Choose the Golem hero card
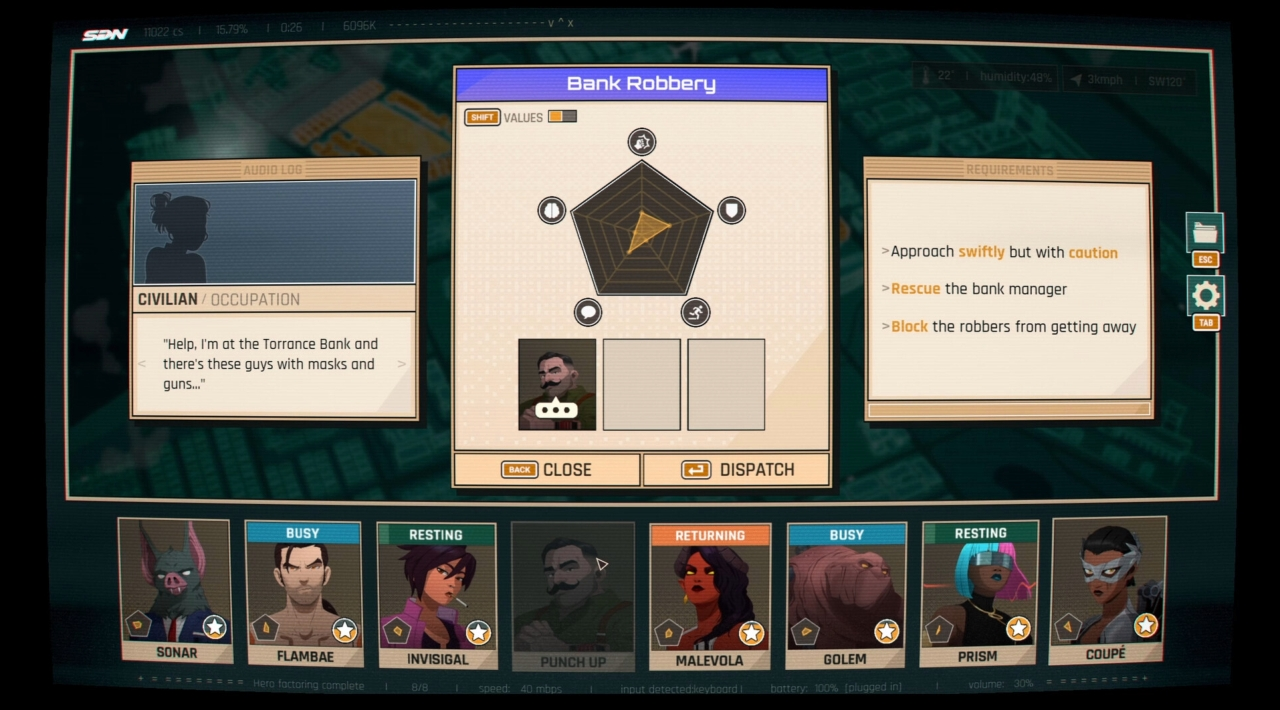Screen dimensions: 1280x710 (846, 595)
